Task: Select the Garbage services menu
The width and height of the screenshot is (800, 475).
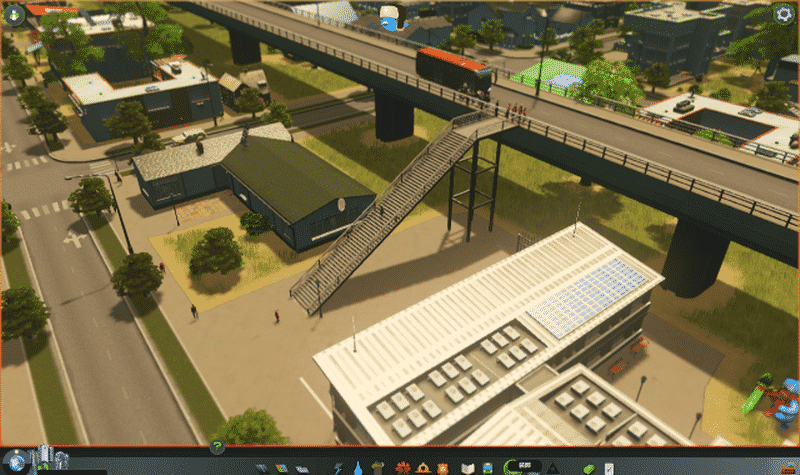Action: pos(379,467)
